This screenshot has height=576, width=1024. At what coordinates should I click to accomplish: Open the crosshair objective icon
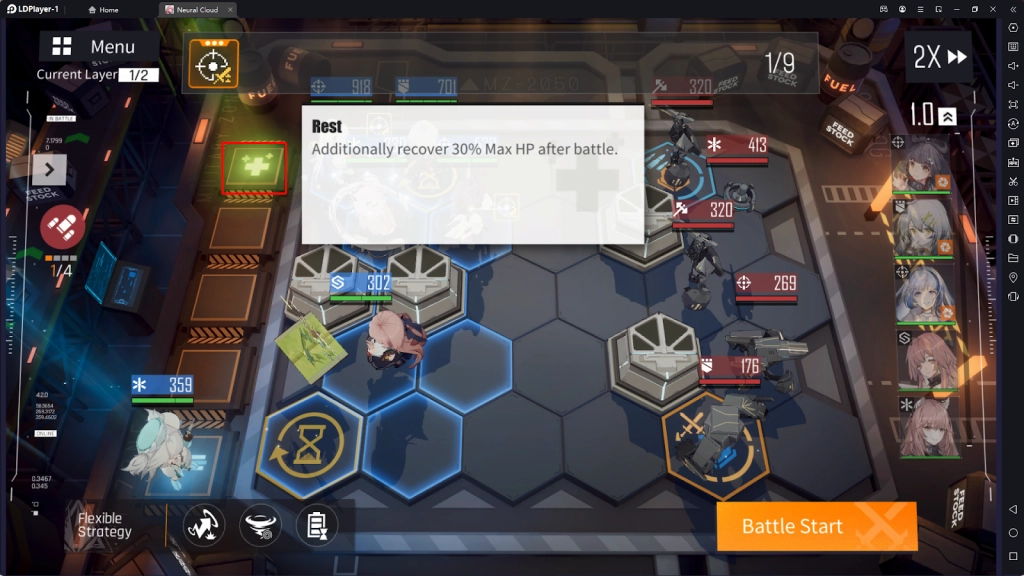[213, 64]
